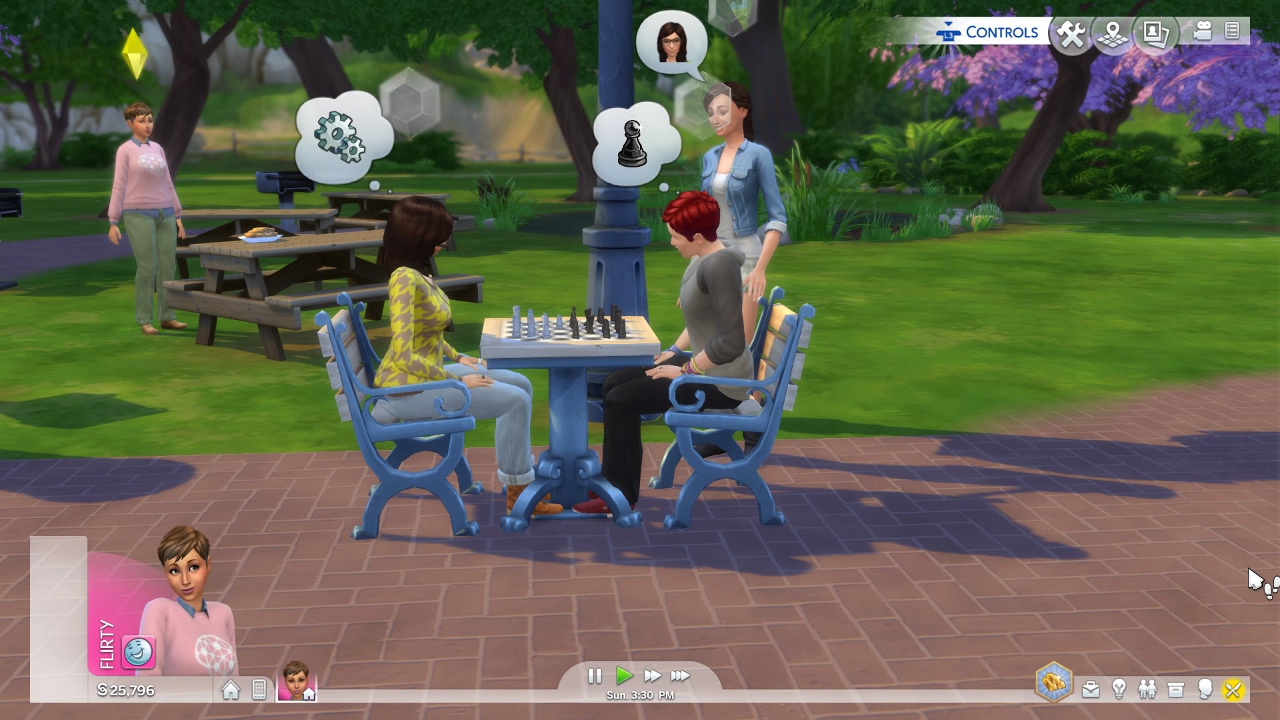Pause the game

pyautogui.click(x=595, y=676)
